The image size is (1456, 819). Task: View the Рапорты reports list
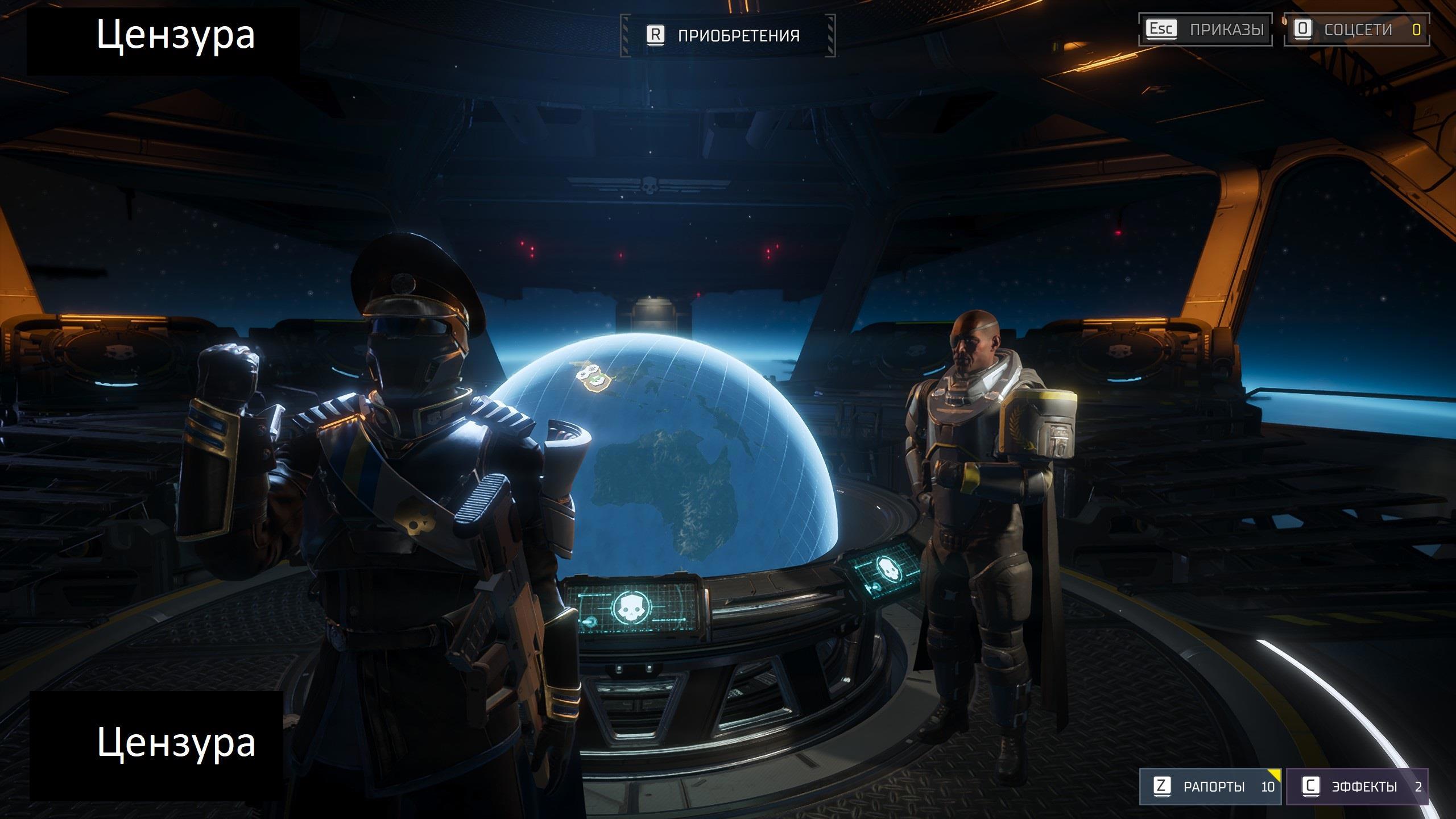[1210, 787]
